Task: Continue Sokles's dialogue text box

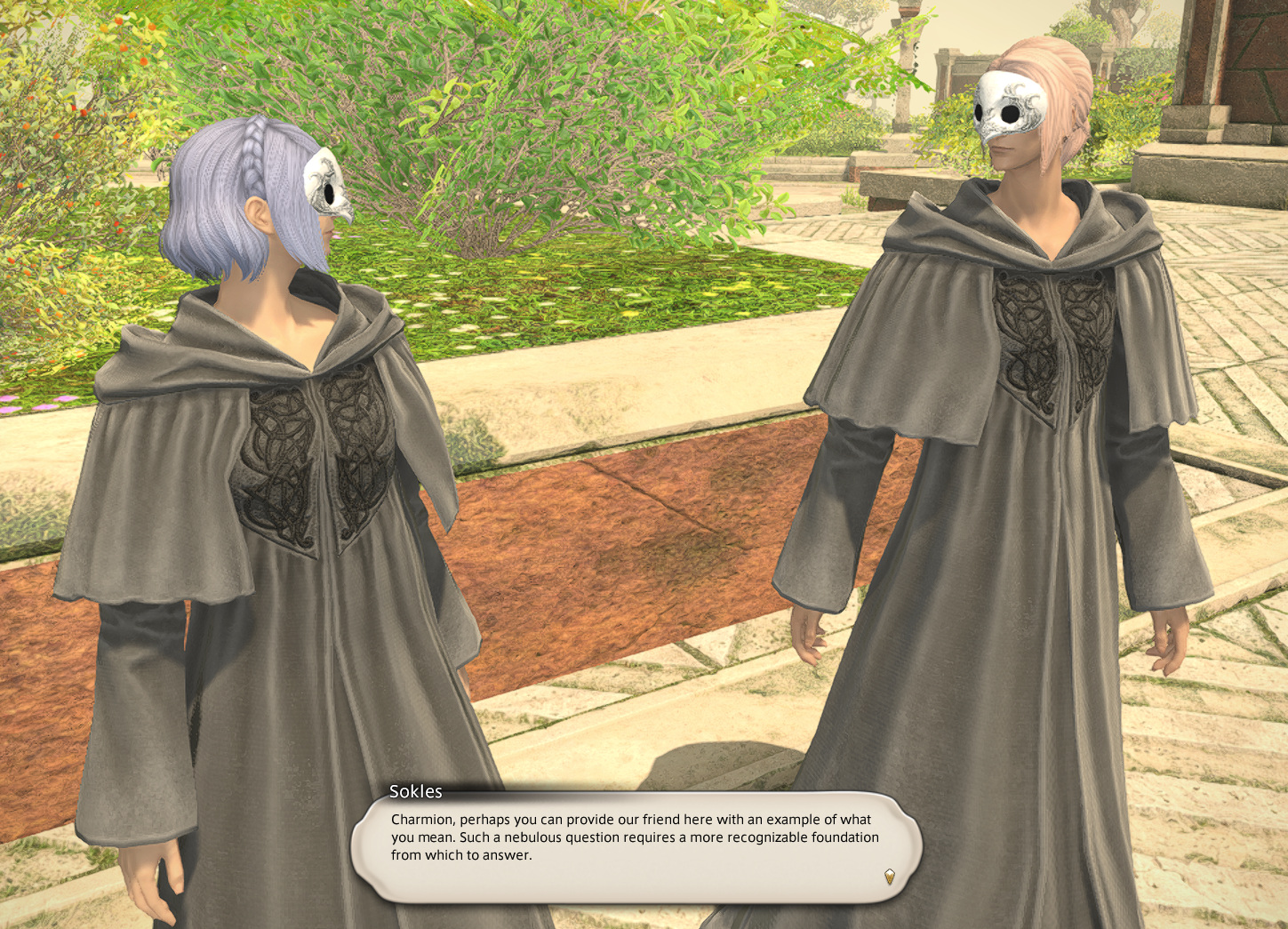Action: (635, 845)
